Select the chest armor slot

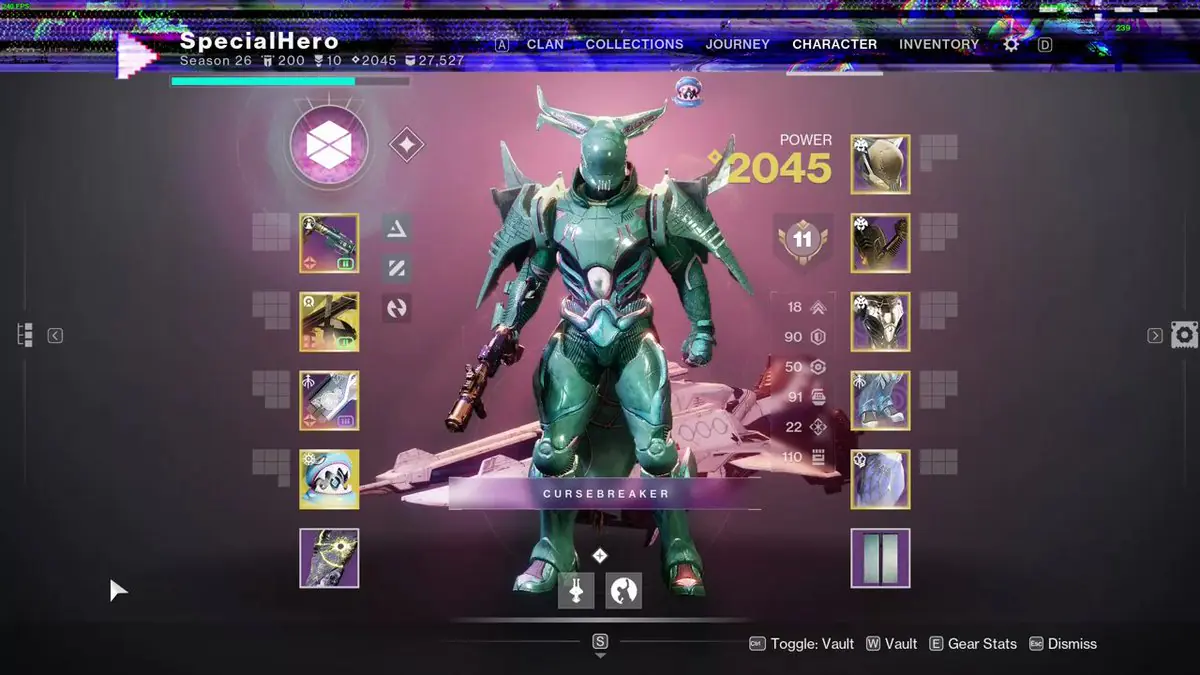click(x=880, y=322)
